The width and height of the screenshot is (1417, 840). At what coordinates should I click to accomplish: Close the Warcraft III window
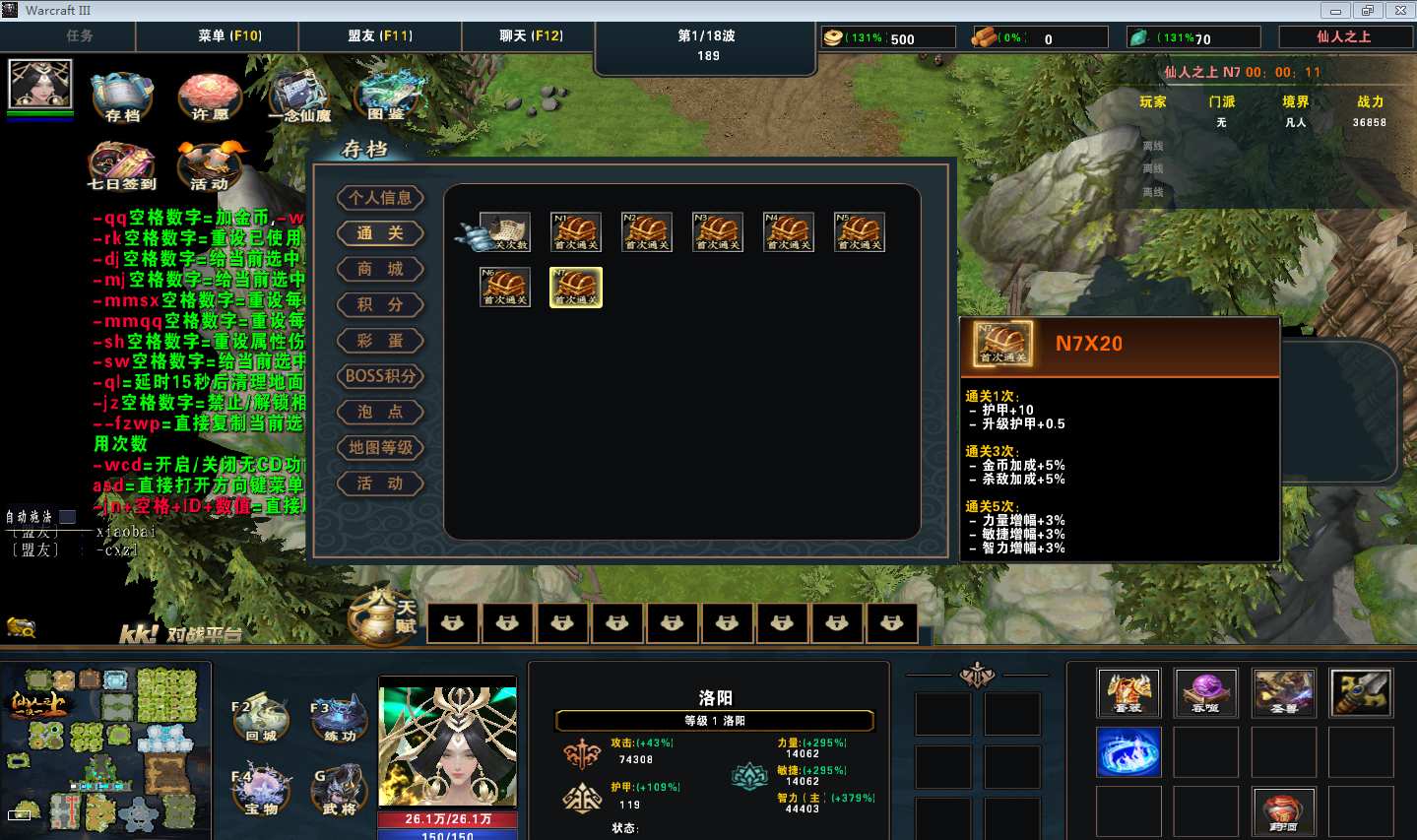[x=1400, y=11]
